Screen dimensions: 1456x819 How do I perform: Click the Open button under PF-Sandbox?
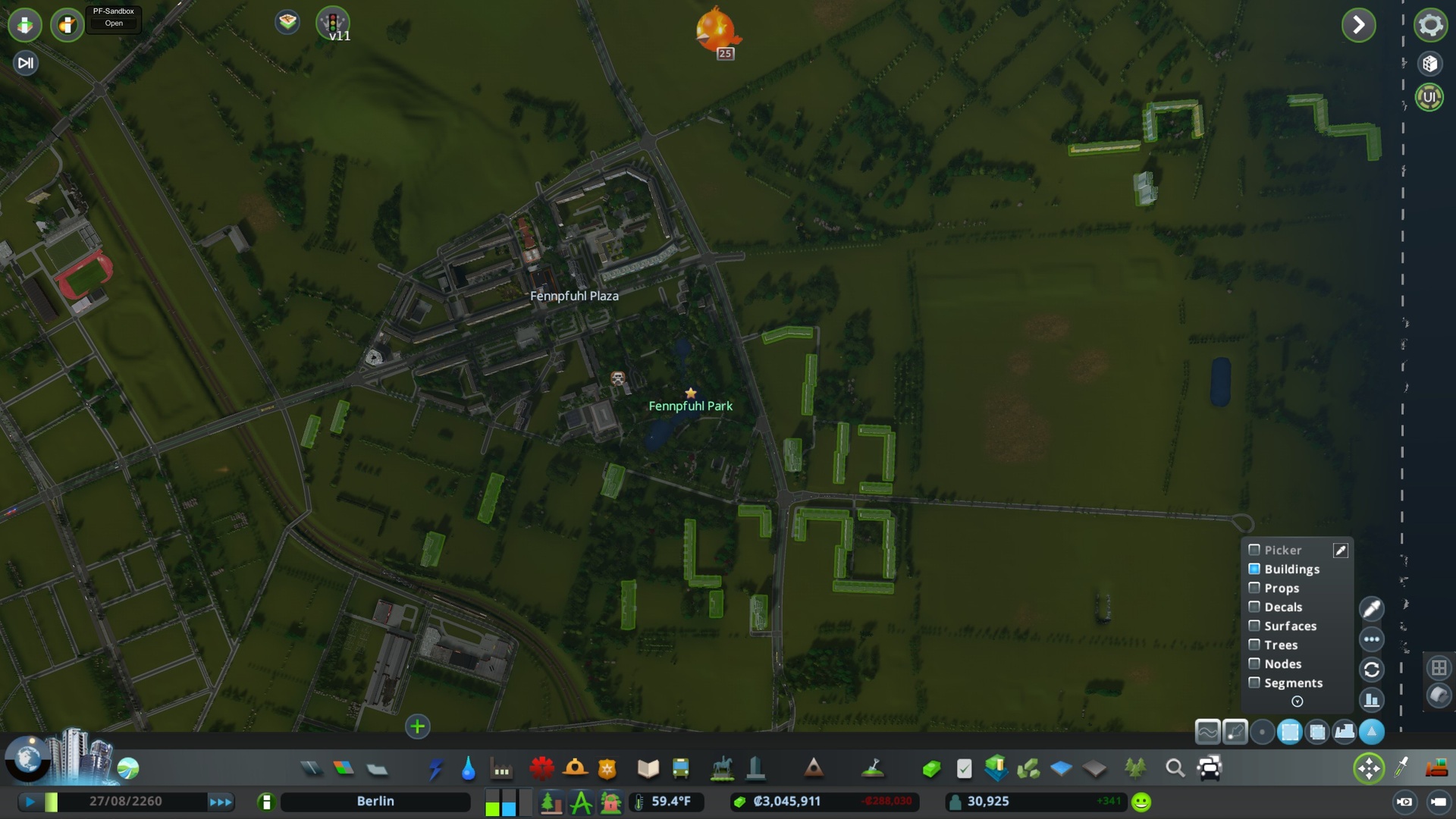[113, 24]
